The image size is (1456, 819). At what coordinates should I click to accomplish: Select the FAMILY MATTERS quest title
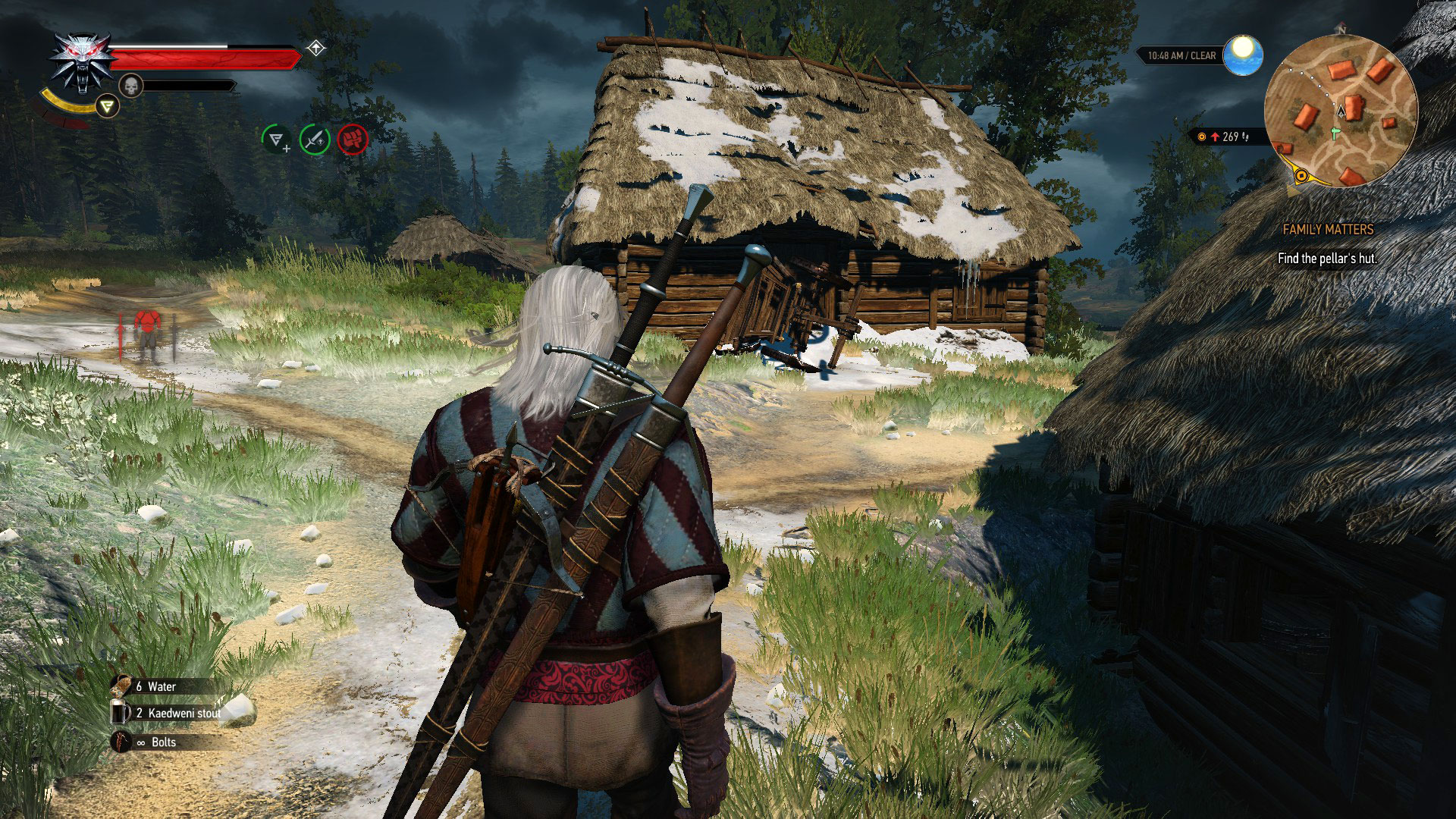tap(1328, 230)
